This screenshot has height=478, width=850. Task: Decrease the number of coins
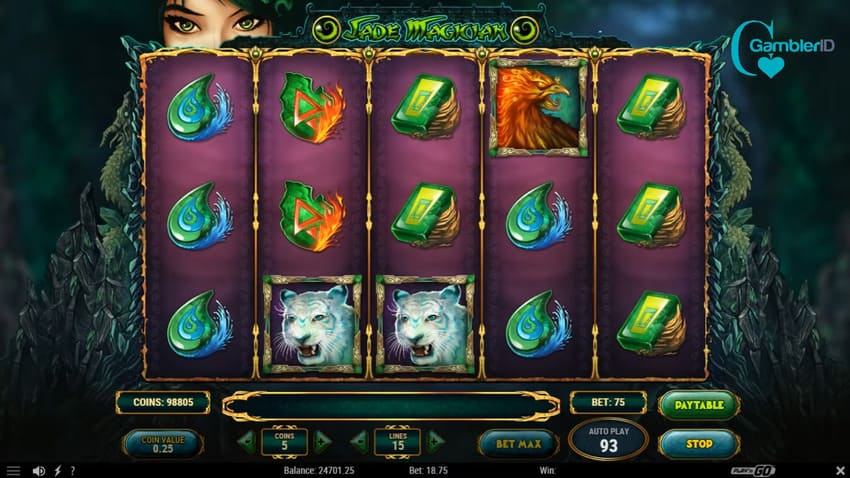(x=246, y=441)
